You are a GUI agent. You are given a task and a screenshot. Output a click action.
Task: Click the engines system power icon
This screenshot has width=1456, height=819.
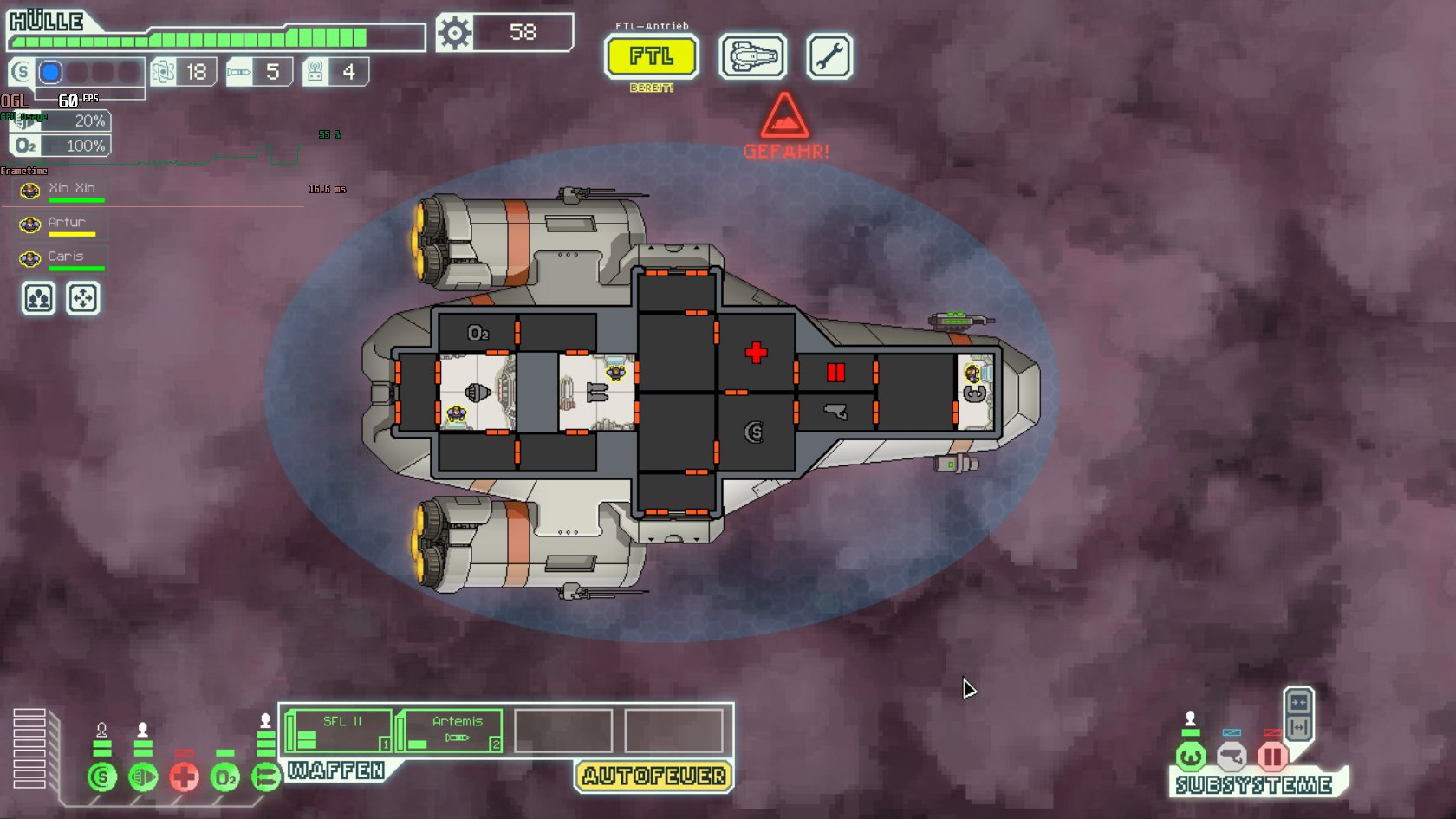pos(143,777)
